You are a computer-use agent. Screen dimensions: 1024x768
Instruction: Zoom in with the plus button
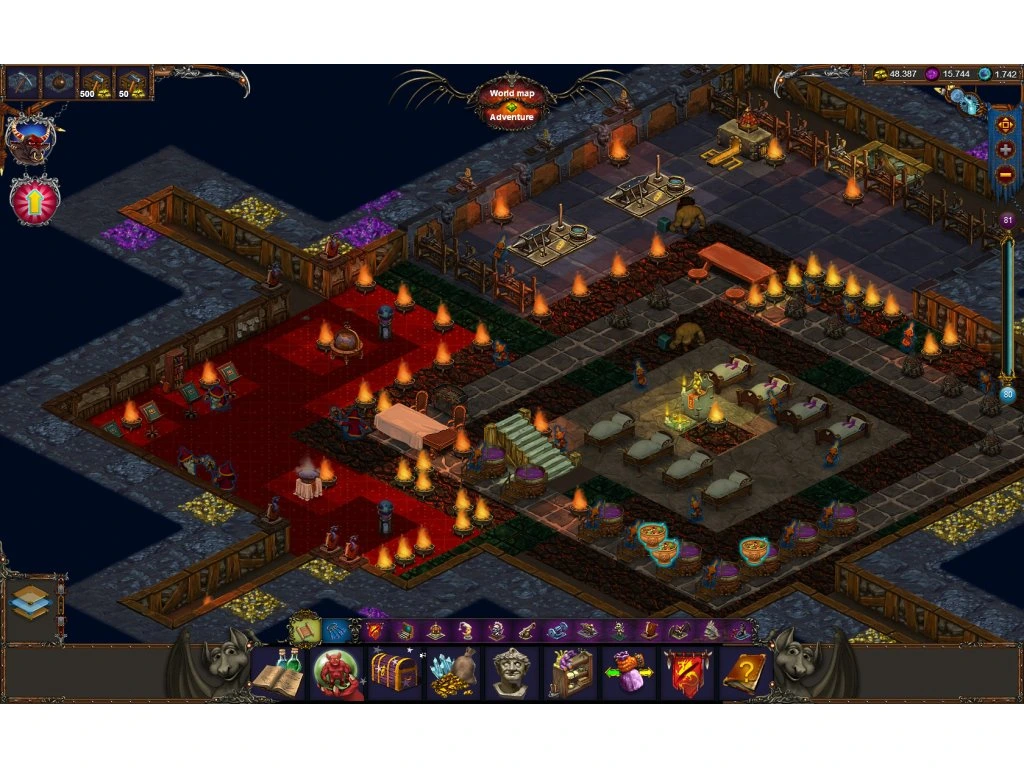(1005, 149)
